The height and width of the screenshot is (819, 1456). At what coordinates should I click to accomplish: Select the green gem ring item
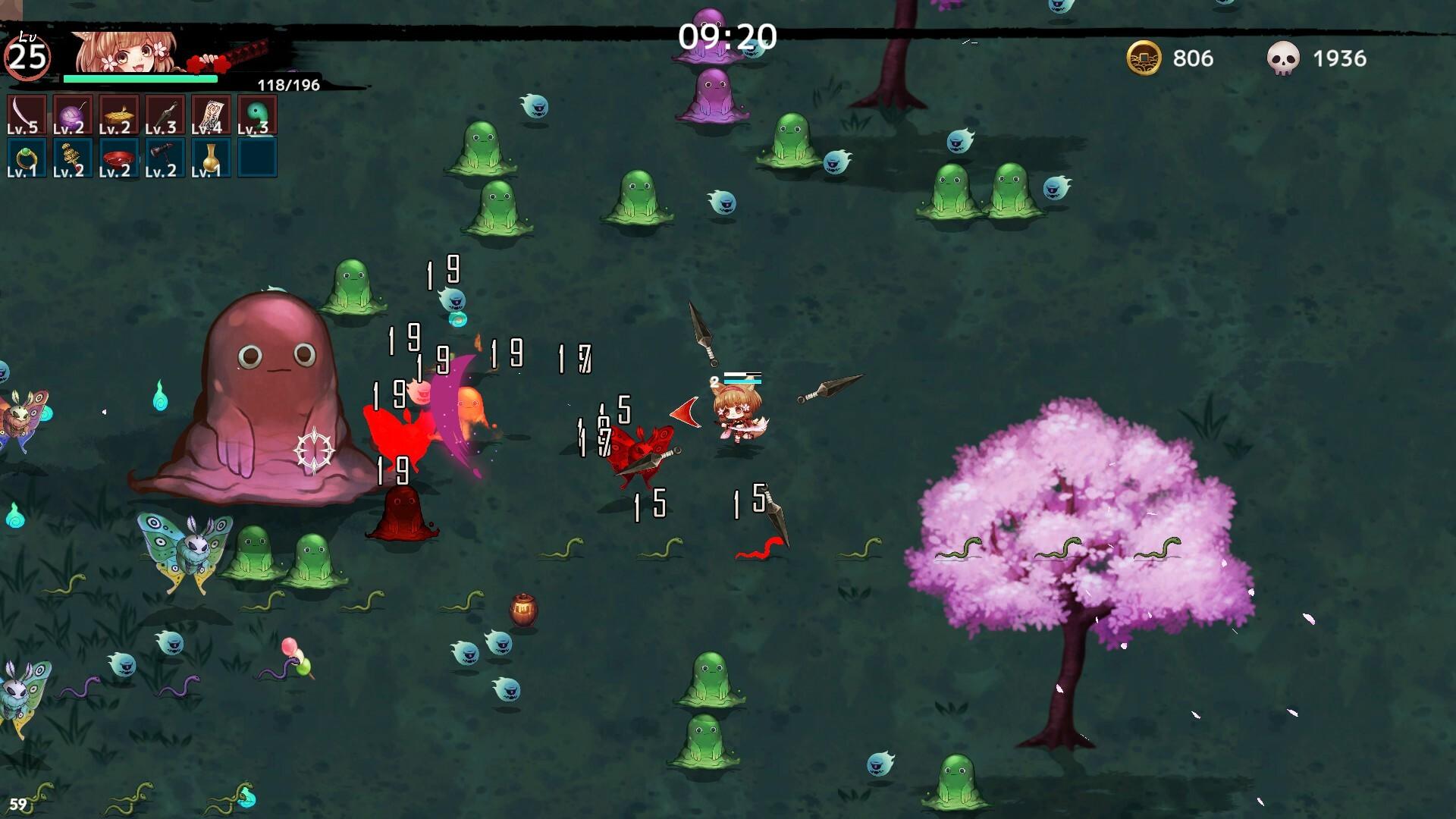(x=27, y=158)
